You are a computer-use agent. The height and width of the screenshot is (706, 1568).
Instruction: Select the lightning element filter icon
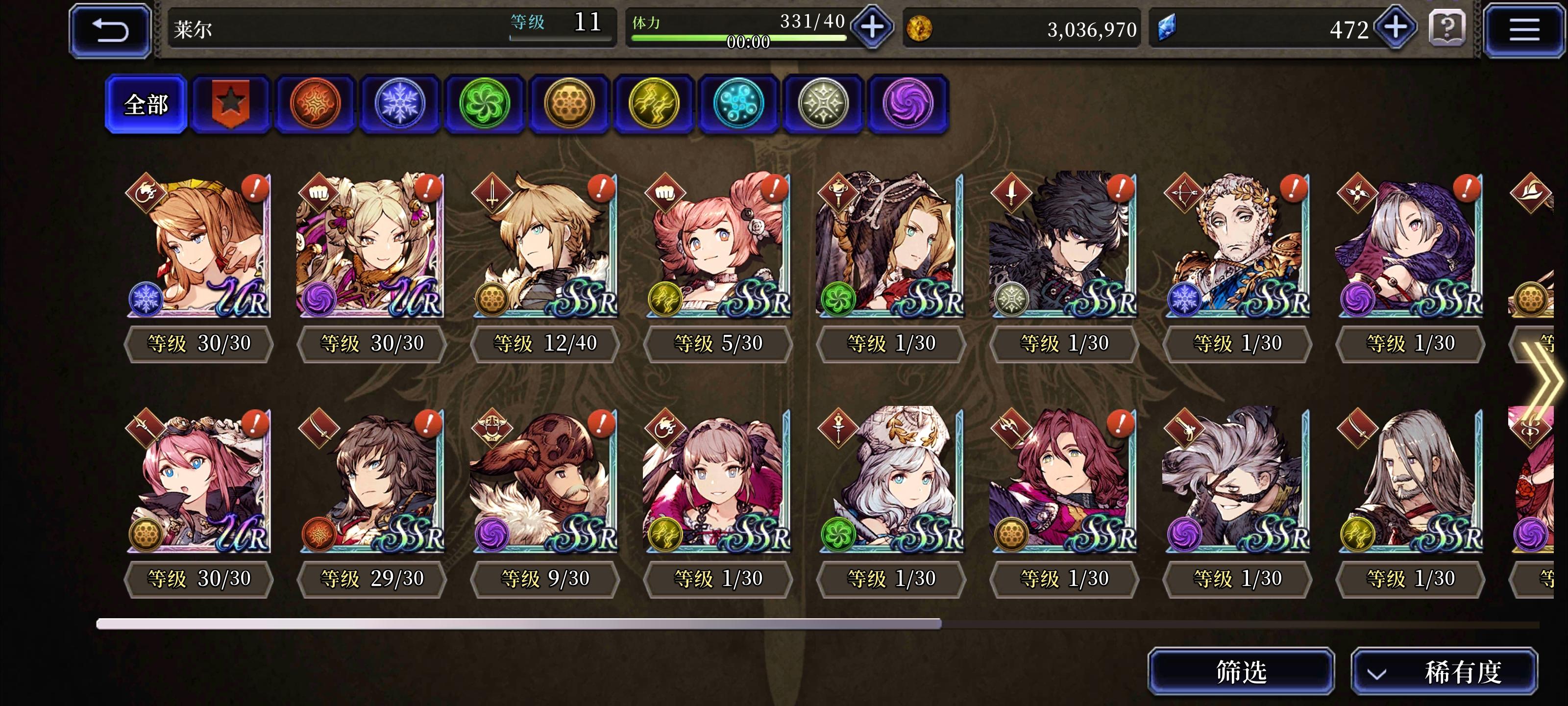654,103
